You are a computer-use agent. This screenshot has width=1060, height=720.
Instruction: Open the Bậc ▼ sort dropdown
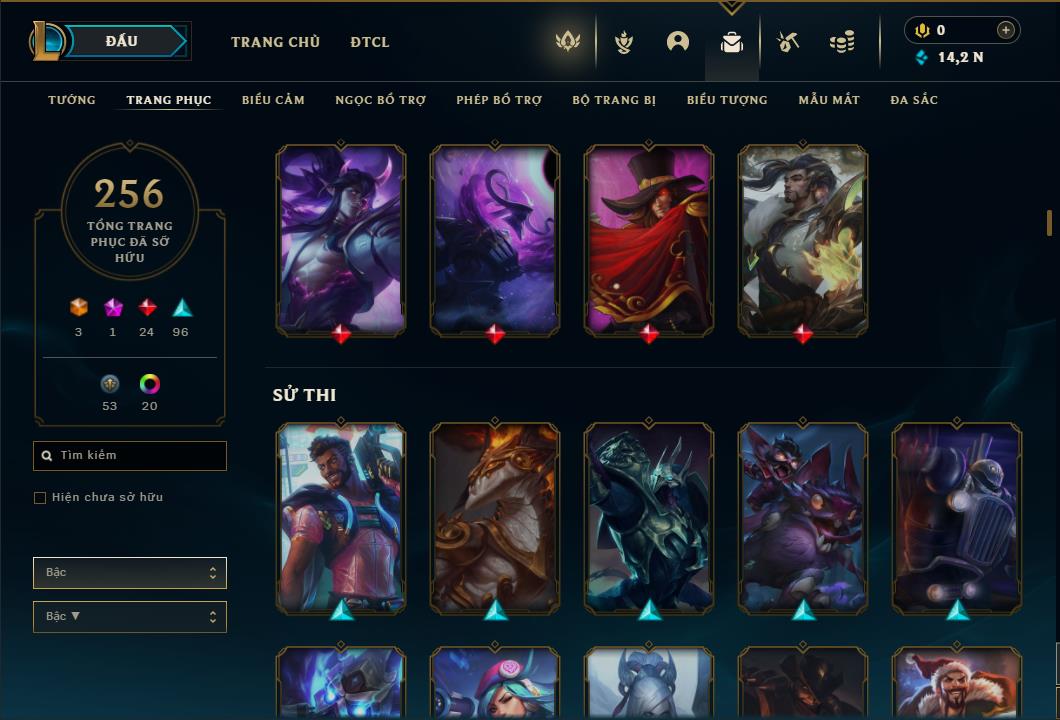(130, 617)
